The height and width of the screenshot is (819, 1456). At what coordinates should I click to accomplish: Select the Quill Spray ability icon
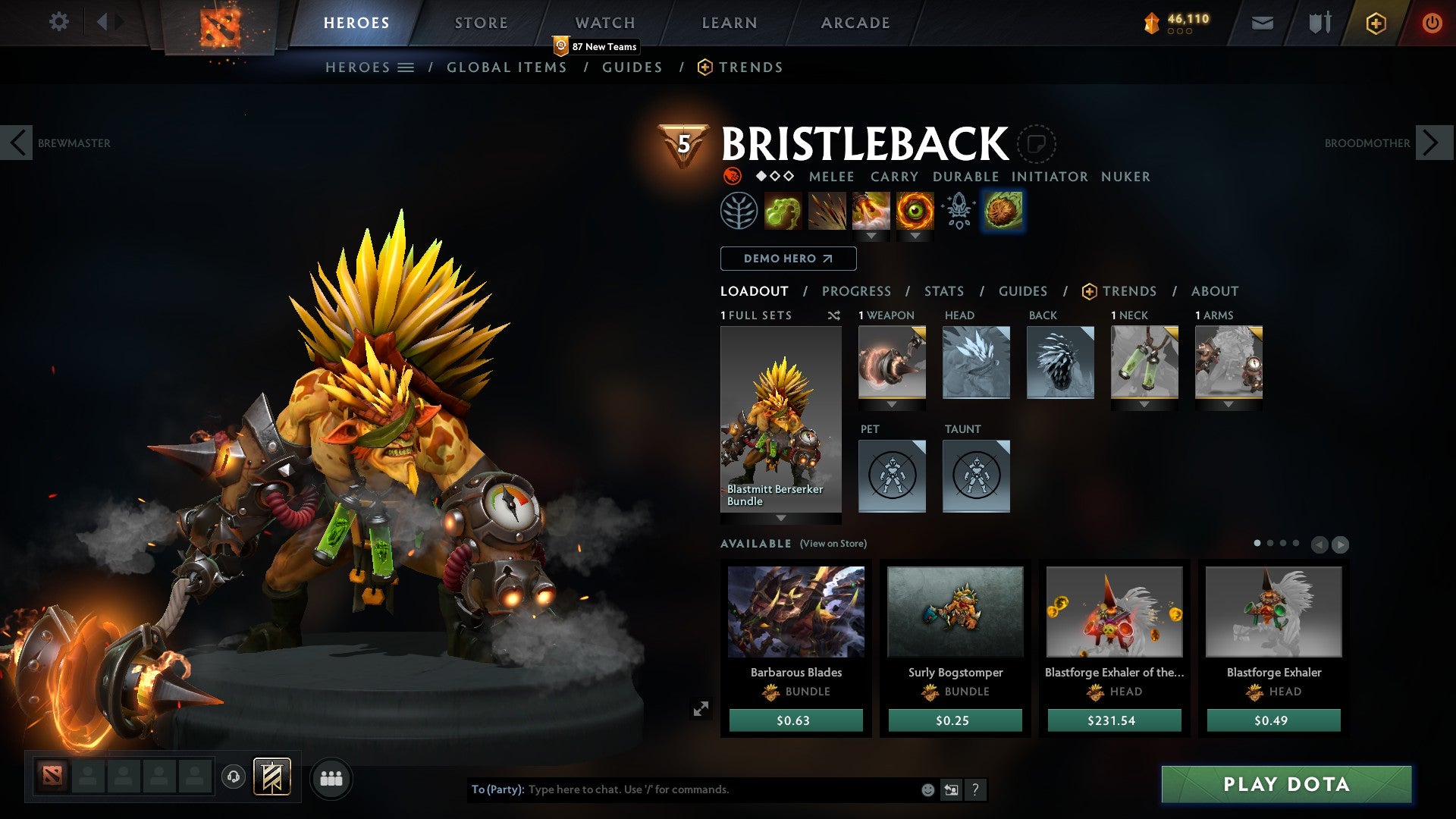point(828,212)
